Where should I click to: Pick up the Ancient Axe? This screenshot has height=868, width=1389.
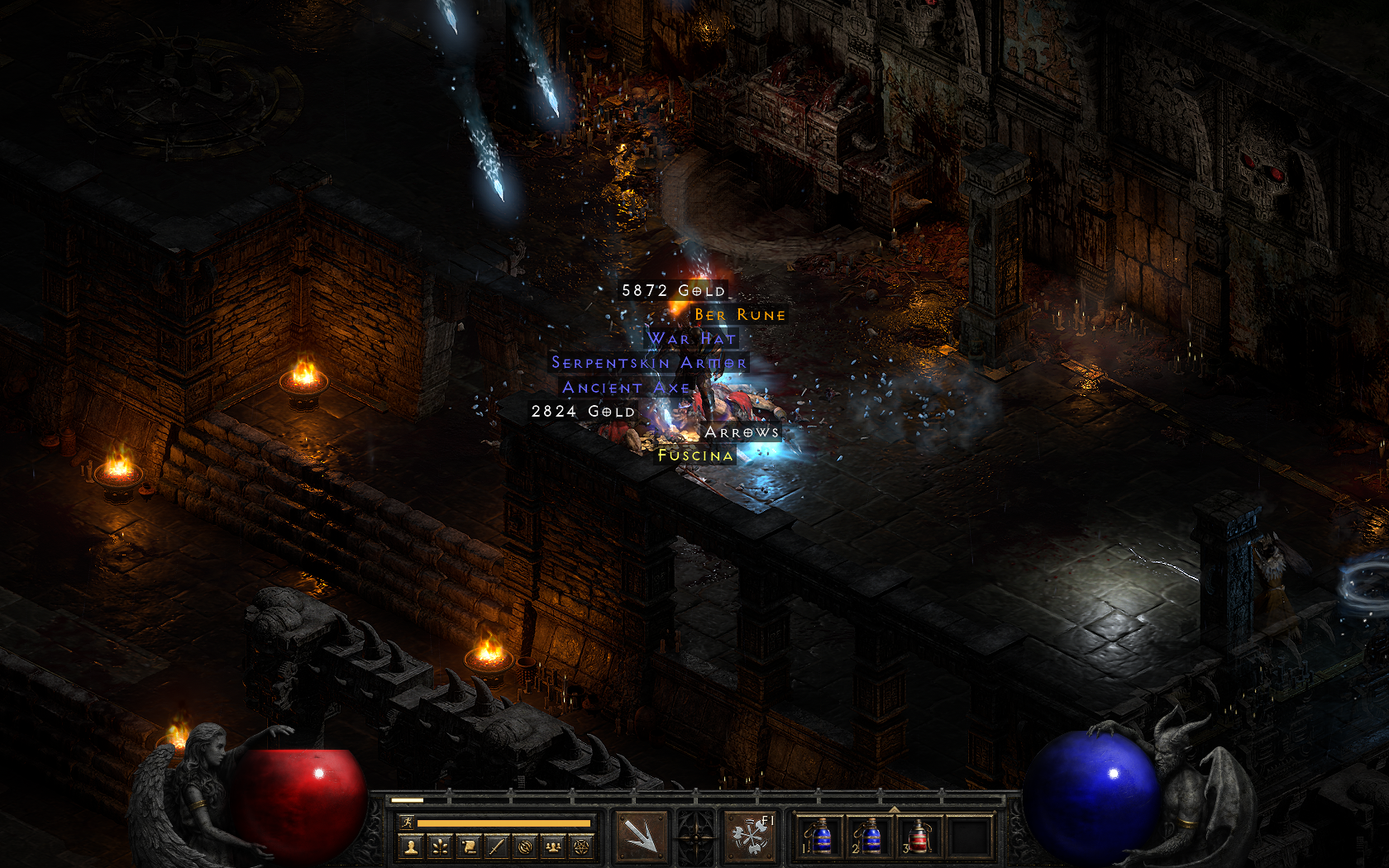tap(627, 386)
